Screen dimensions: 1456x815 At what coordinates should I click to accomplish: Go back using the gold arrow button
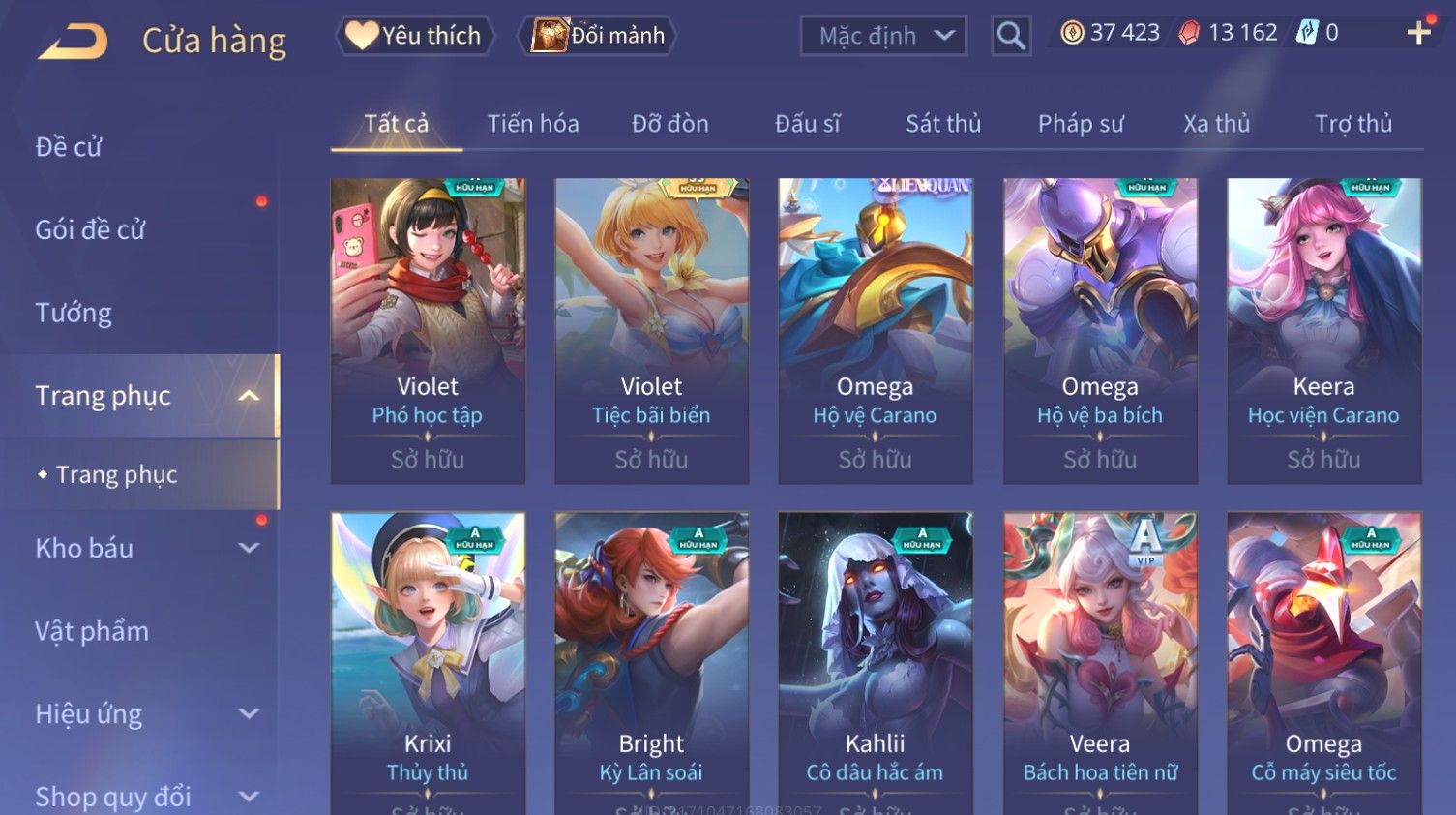point(73,42)
